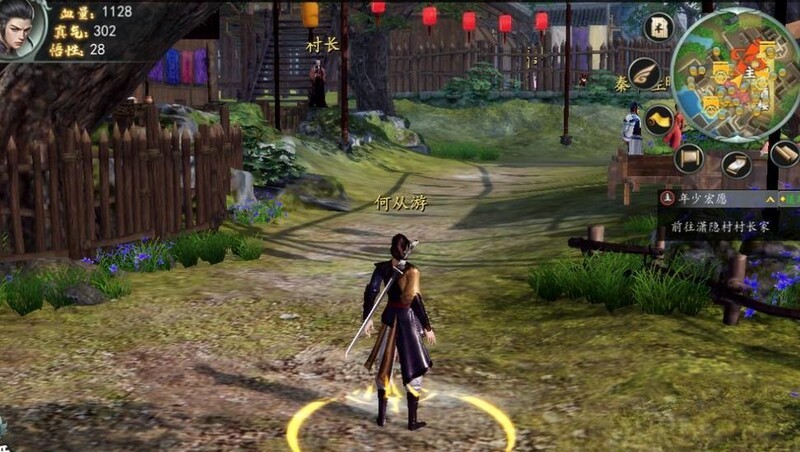Select the upright scroll icon under minimap

pos(689,157)
